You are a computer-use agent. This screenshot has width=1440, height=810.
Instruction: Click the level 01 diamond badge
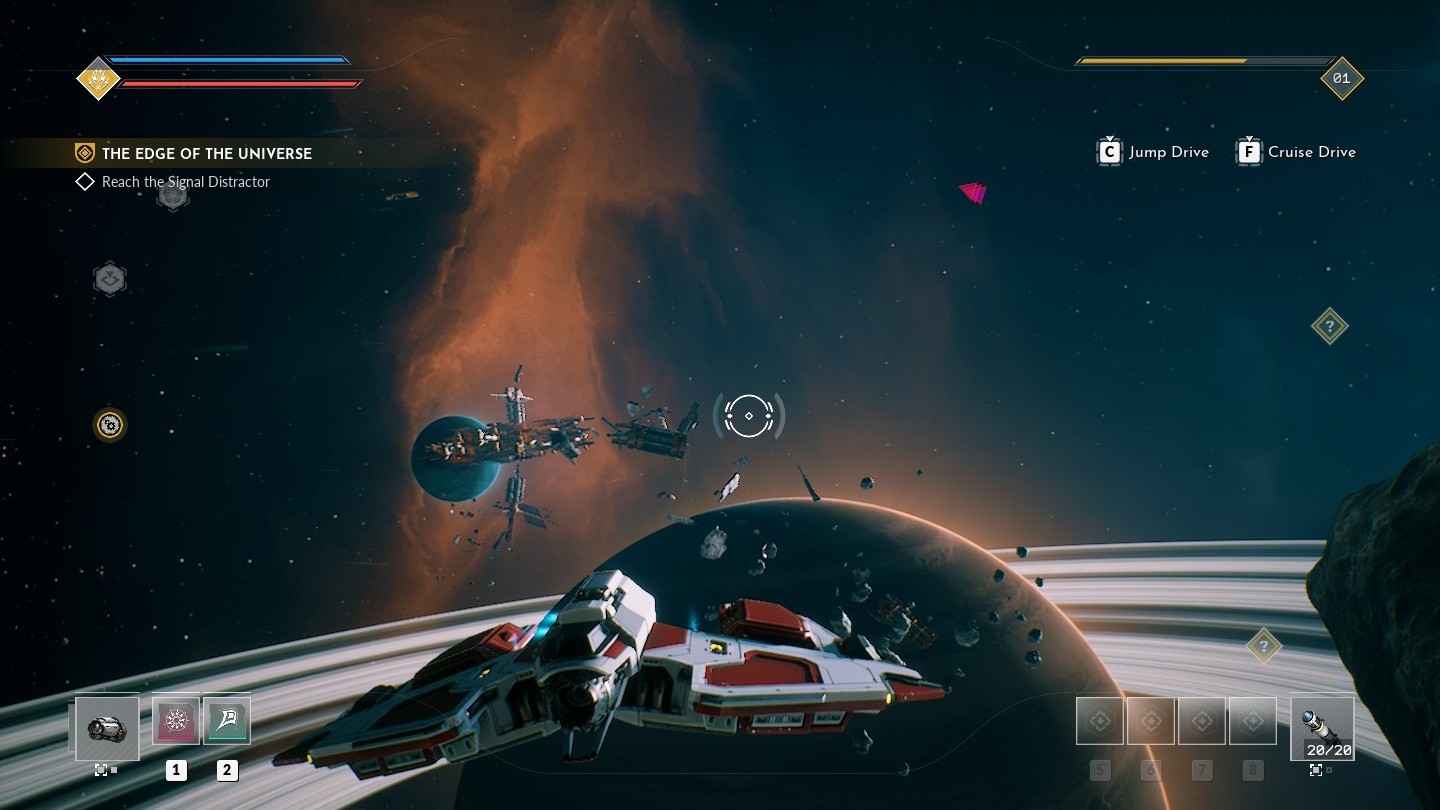pos(1341,78)
